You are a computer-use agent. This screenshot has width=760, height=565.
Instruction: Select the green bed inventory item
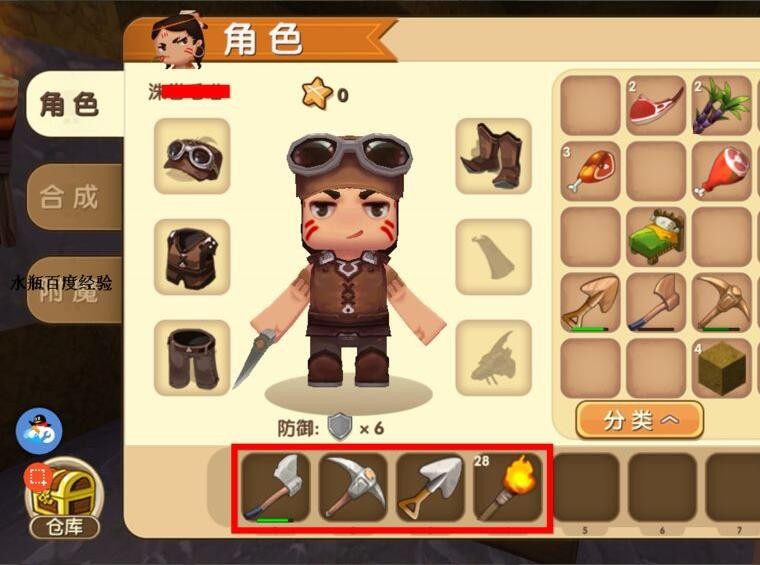click(656, 237)
